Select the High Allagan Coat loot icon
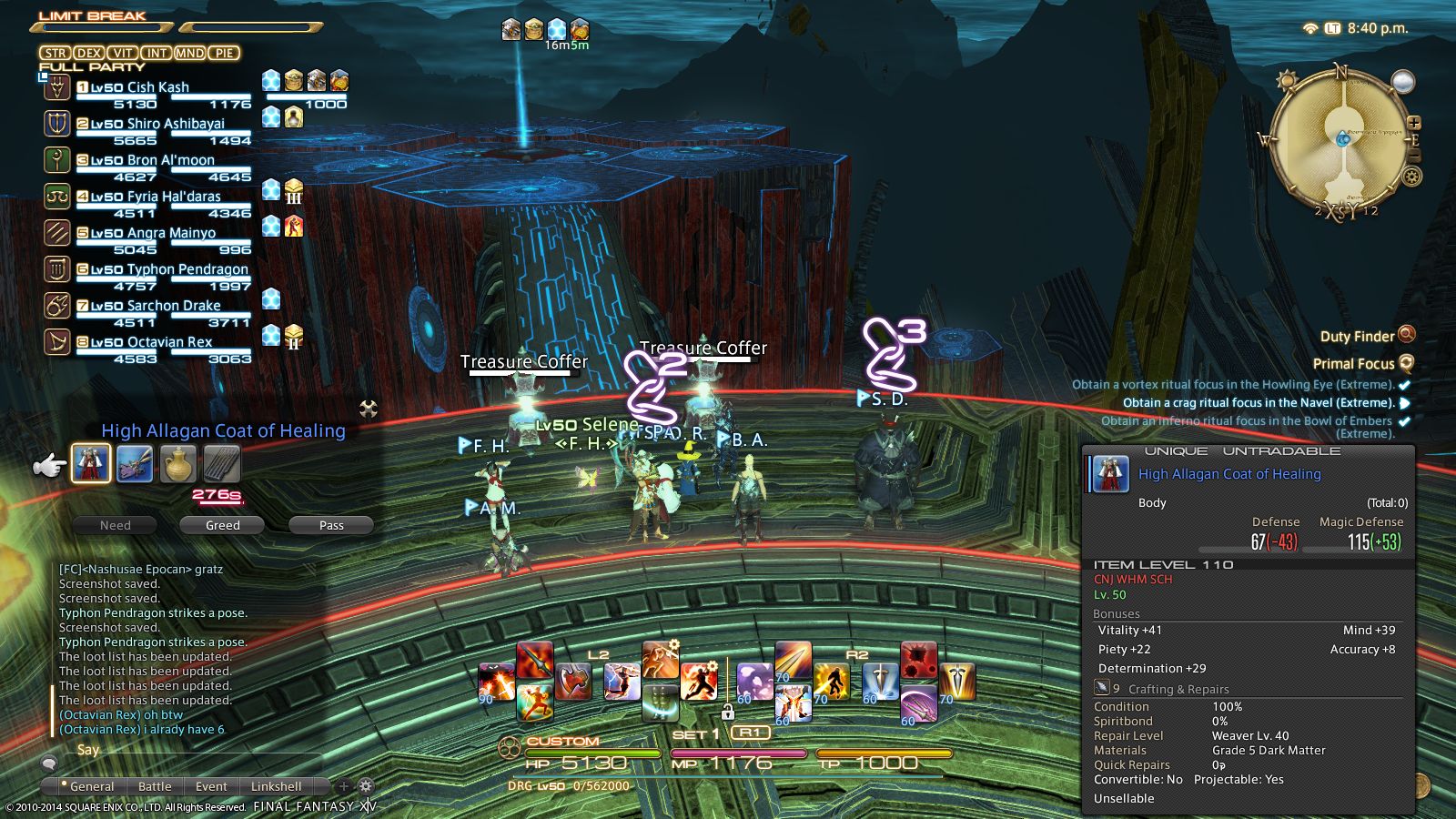The height and width of the screenshot is (819, 1456). click(91, 463)
